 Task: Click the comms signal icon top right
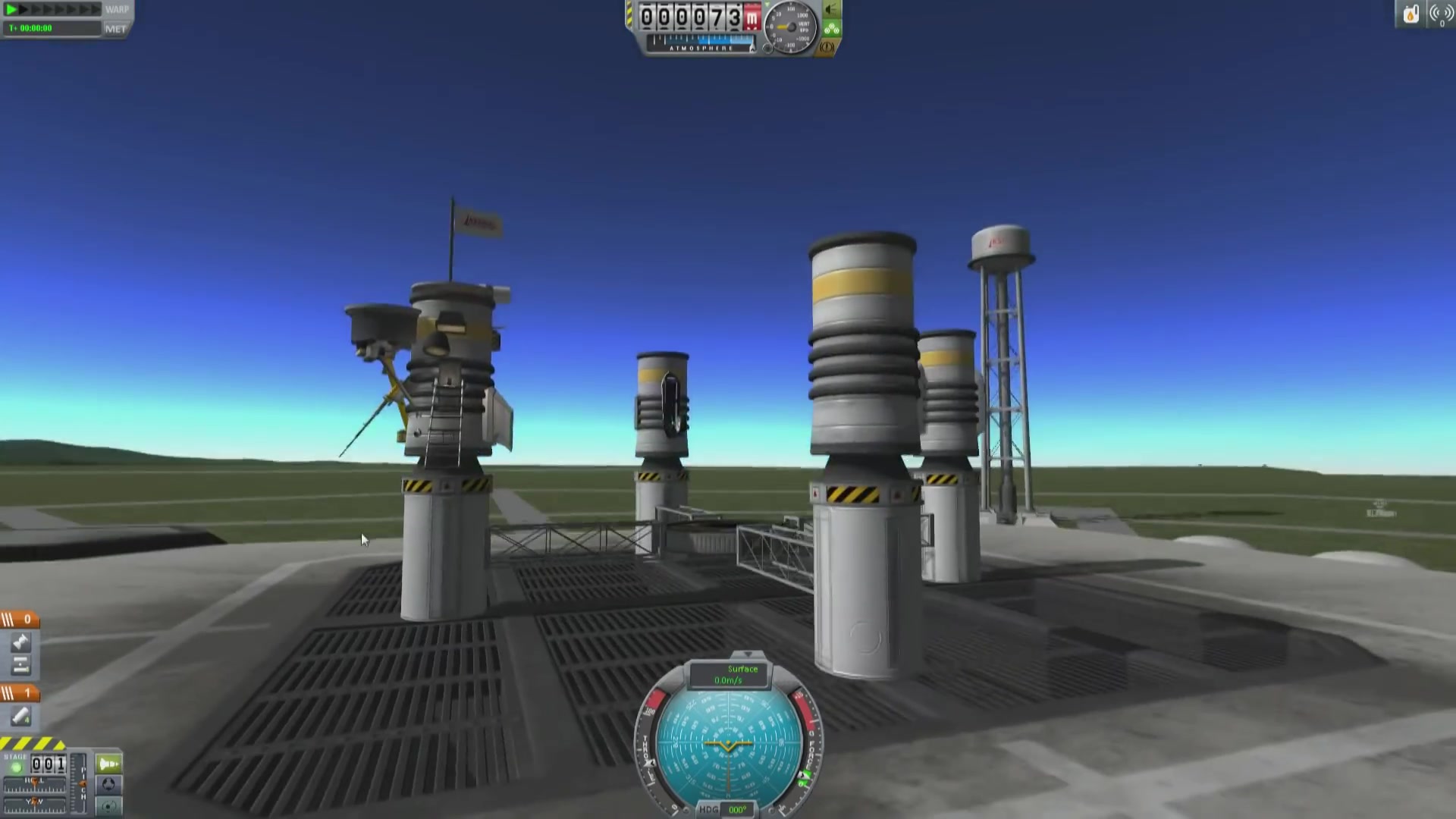pos(1439,13)
